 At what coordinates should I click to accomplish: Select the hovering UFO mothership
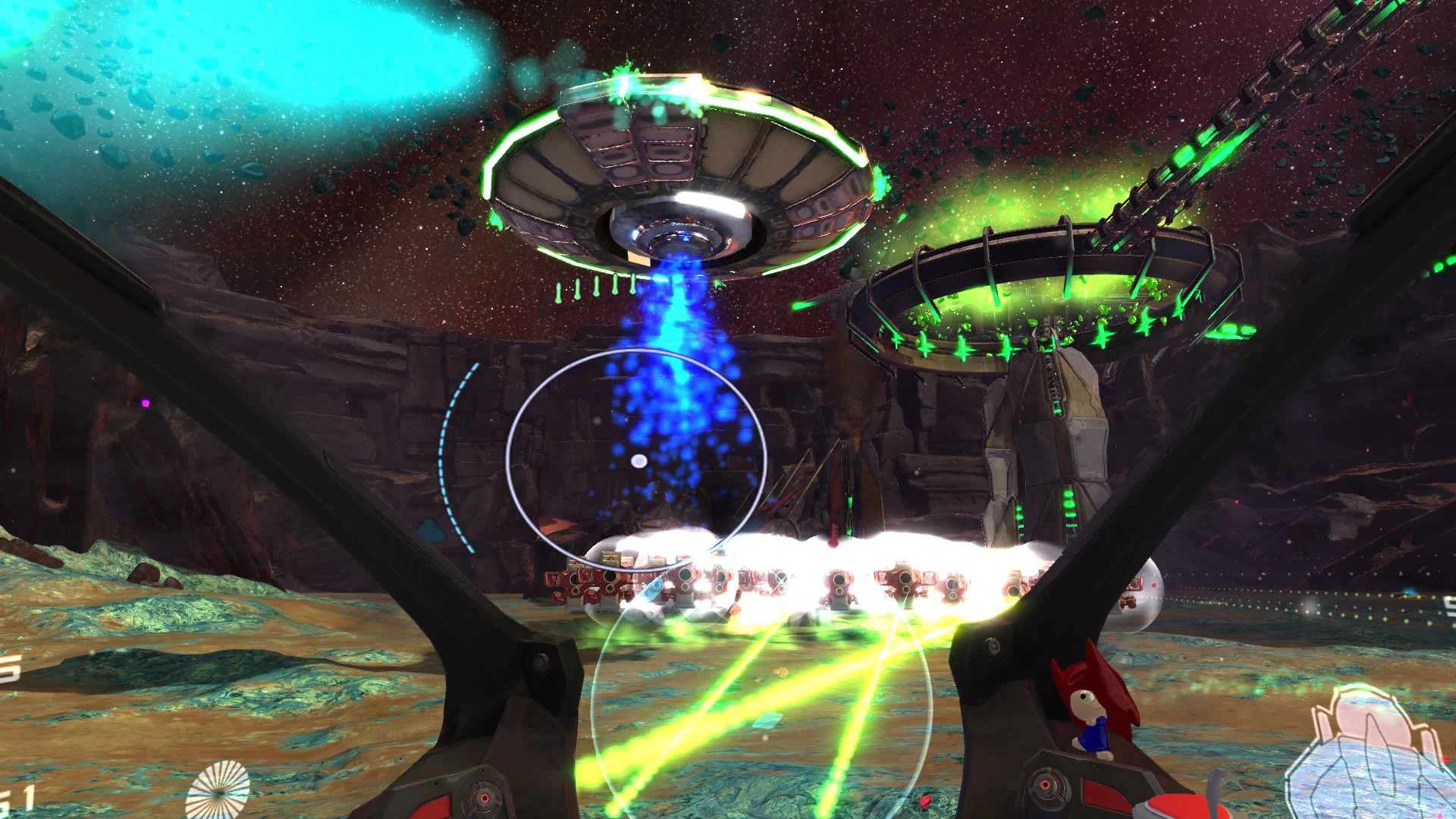682,174
